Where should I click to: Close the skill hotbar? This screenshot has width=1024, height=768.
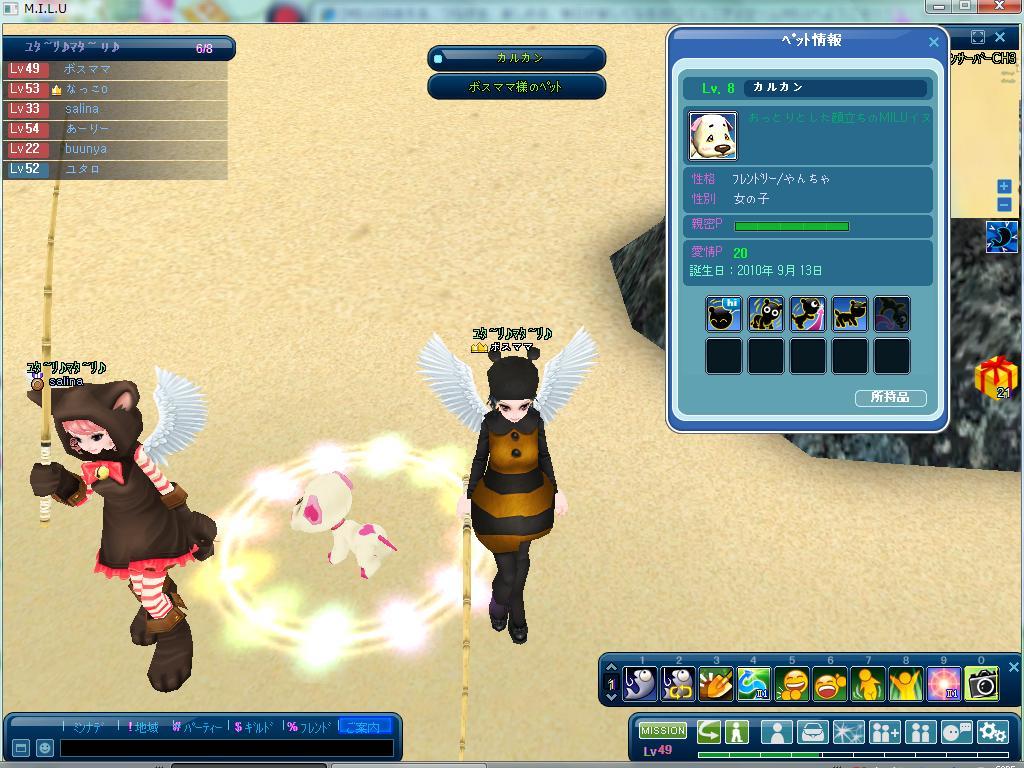pyautogui.click(x=1013, y=667)
